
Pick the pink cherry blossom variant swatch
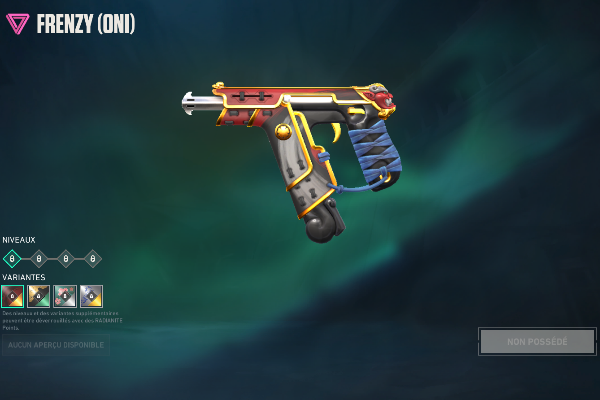pyautogui.click(x=65, y=296)
